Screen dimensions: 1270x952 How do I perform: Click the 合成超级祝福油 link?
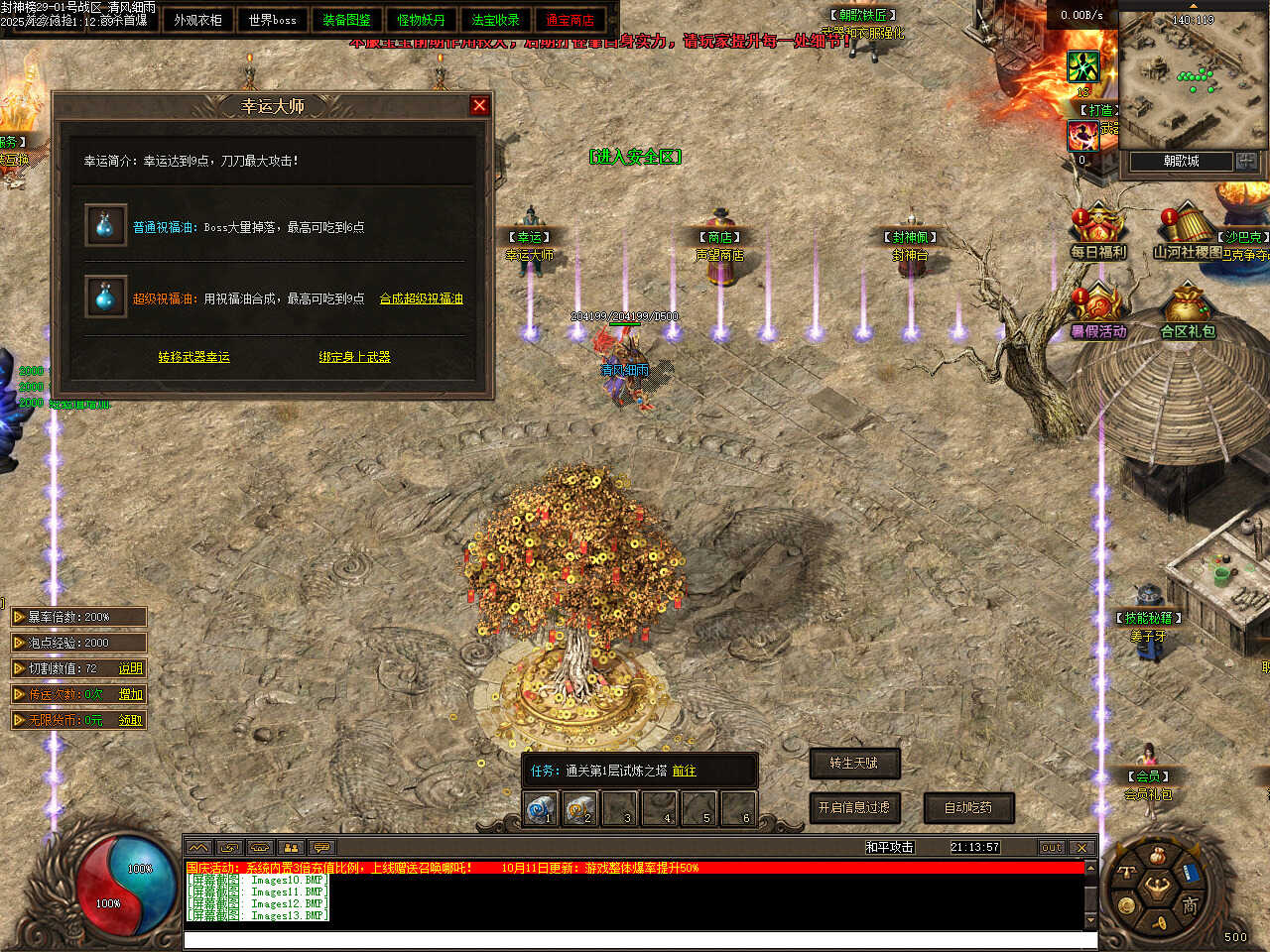coord(421,298)
